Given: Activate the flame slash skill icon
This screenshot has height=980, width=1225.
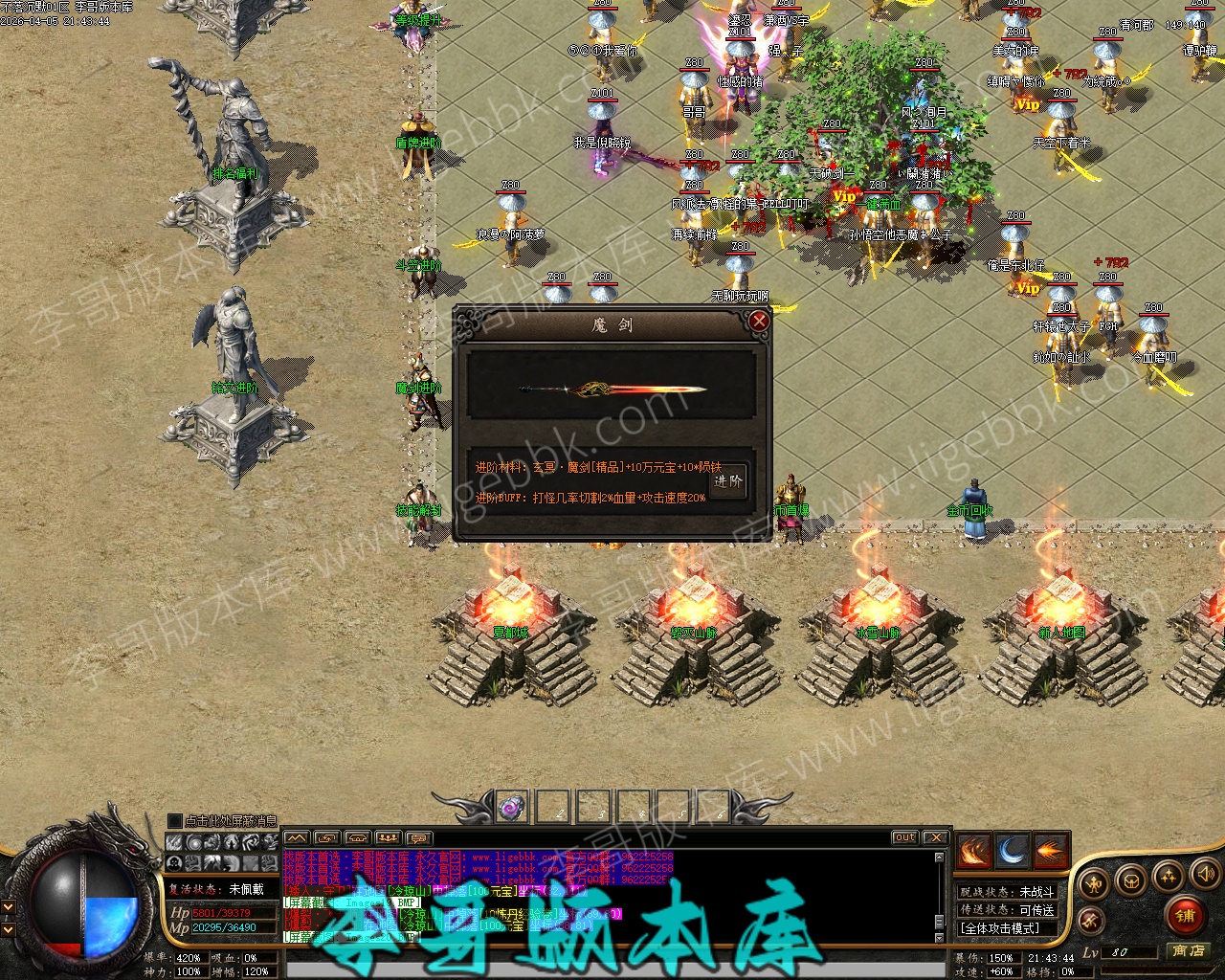Looking at the screenshot, I should (974, 851).
